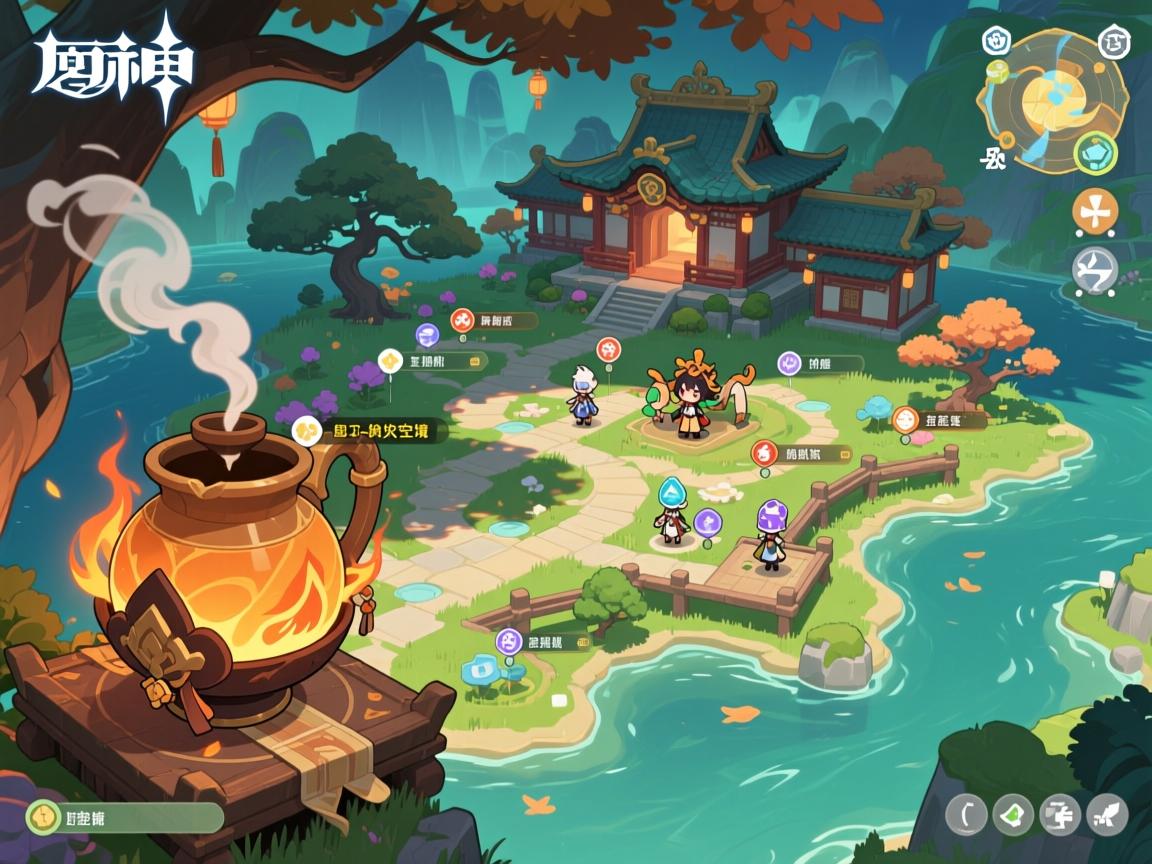Tap the green-ringed gem icon on minimap
The width and height of the screenshot is (1152, 864).
[1096, 154]
